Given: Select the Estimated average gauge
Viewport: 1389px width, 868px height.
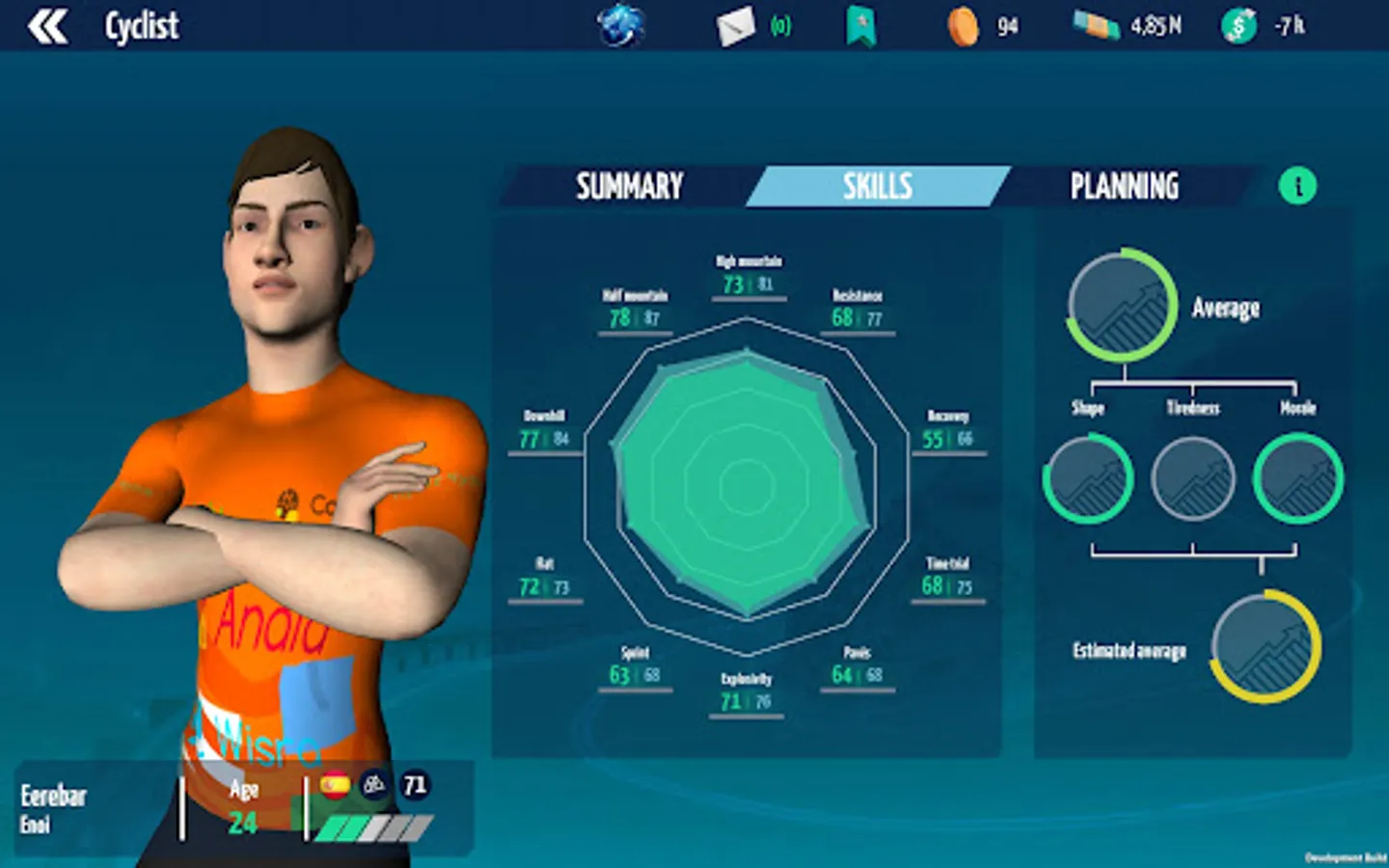Looking at the screenshot, I should (x=1266, y=646).
